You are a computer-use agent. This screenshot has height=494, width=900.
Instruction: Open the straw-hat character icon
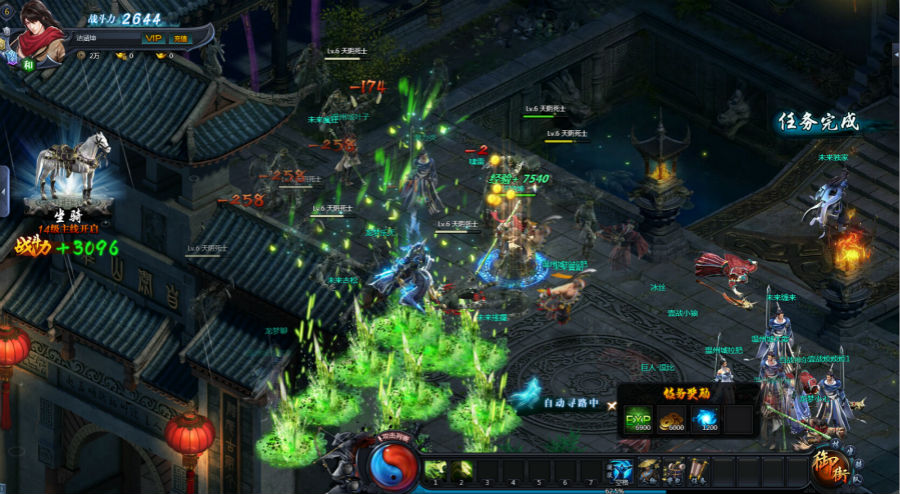(648, 469)
